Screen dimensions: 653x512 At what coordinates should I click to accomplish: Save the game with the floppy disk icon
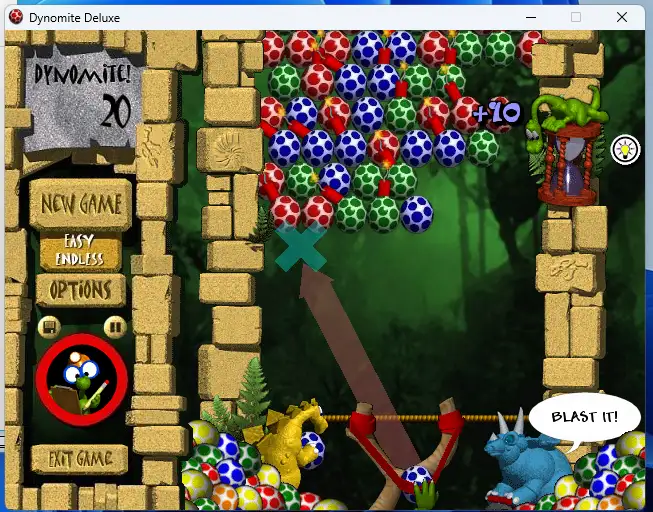click(49, 327)
